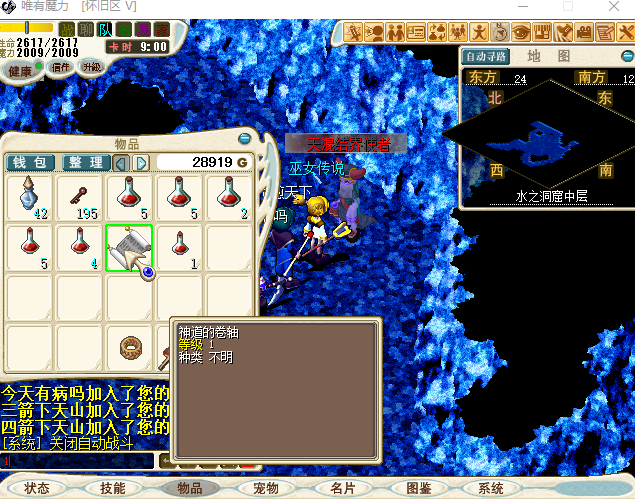Select the 神道的卷轴 scroll slot
The width and height of the screenshot is (635, 499).
click(129, 248)
